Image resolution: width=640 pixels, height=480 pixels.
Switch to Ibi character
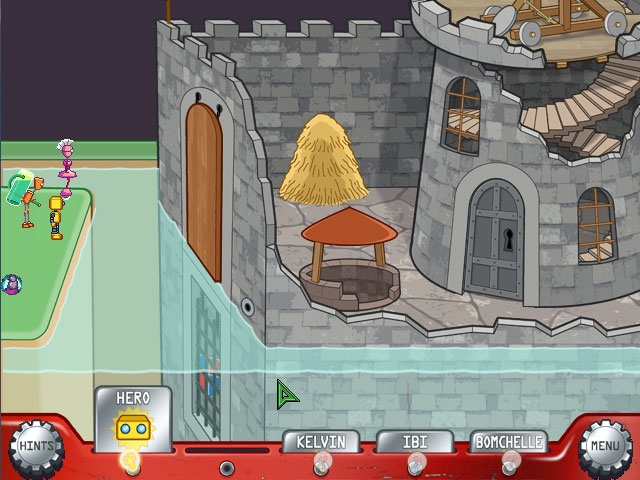(415, 442)
